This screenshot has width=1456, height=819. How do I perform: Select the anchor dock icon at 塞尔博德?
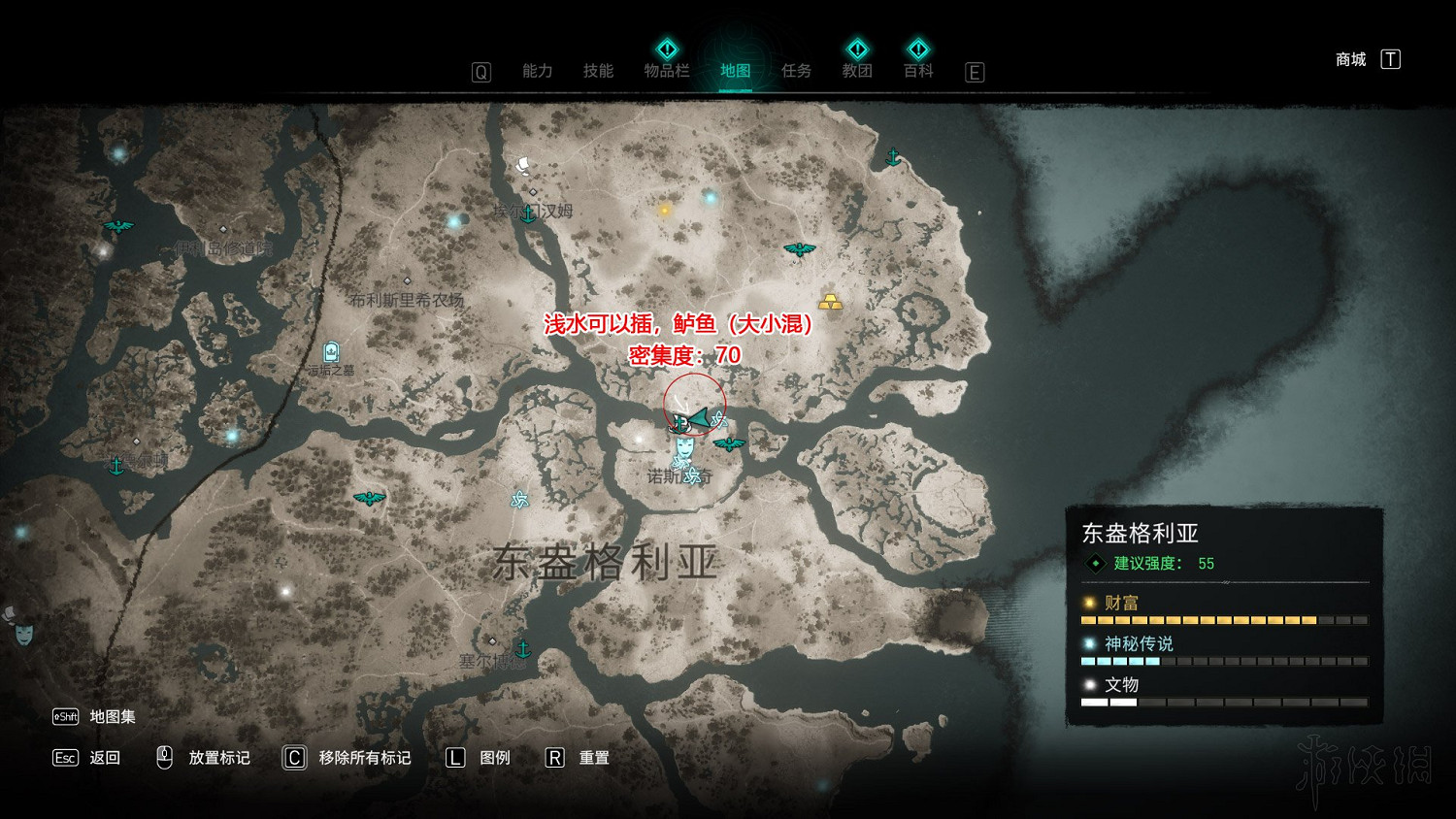(x=525, y=650)
